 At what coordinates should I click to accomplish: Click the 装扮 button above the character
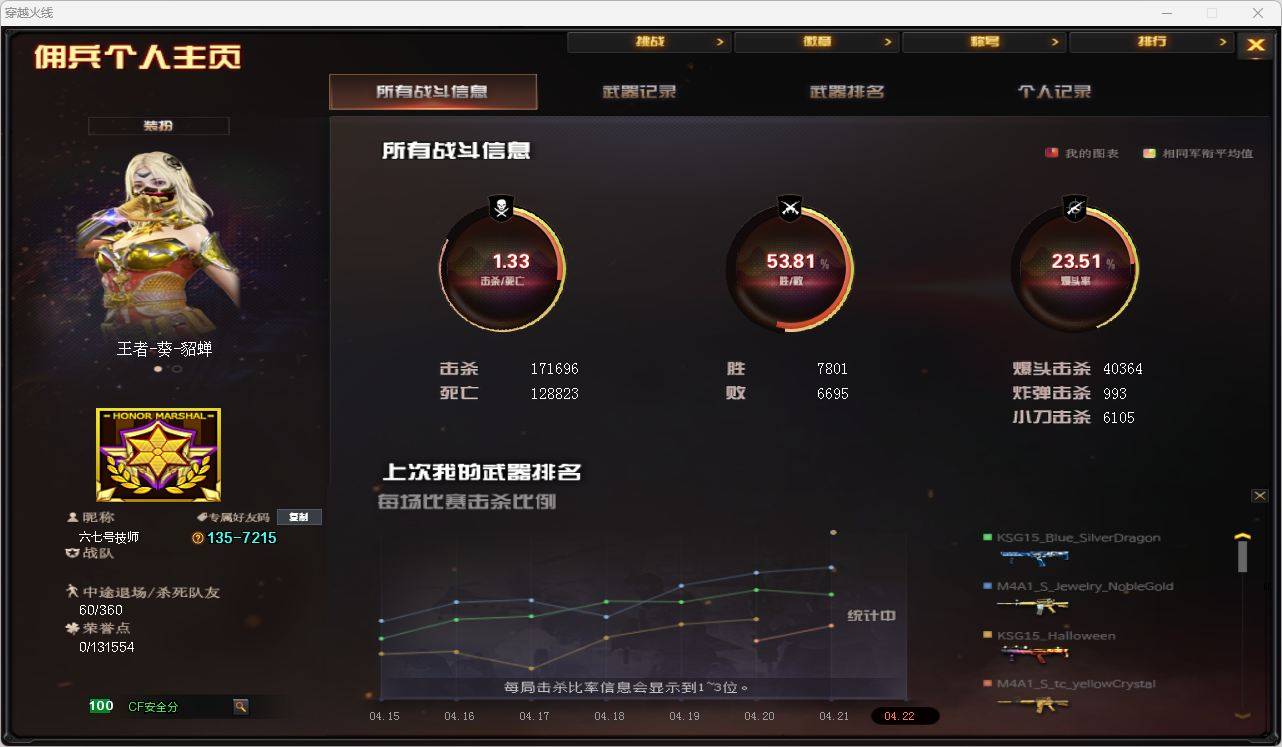[157, 125]
